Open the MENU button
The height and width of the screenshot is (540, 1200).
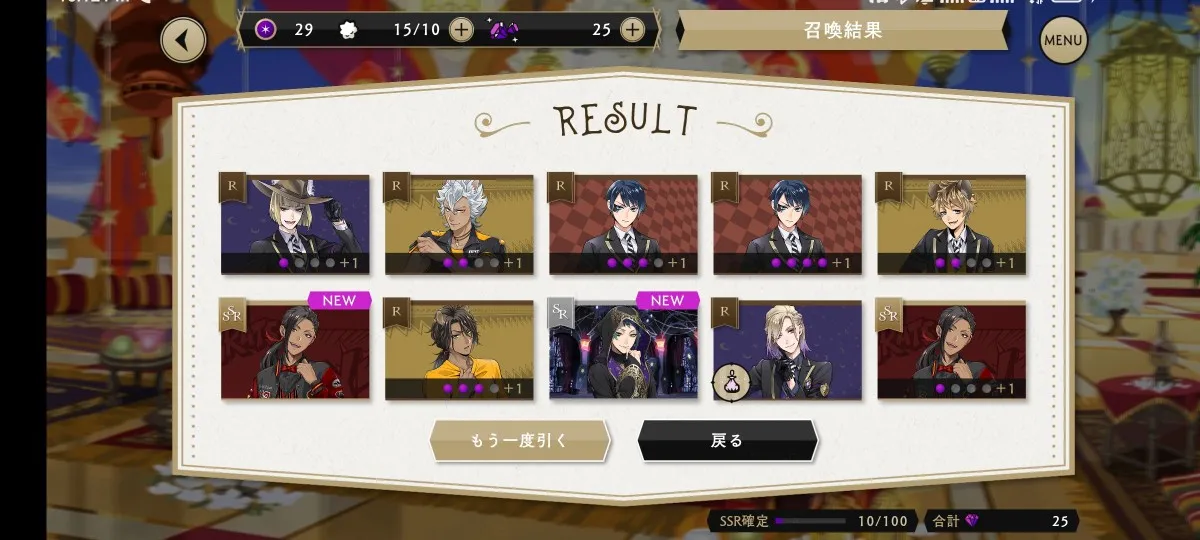tap(1063, 41)
